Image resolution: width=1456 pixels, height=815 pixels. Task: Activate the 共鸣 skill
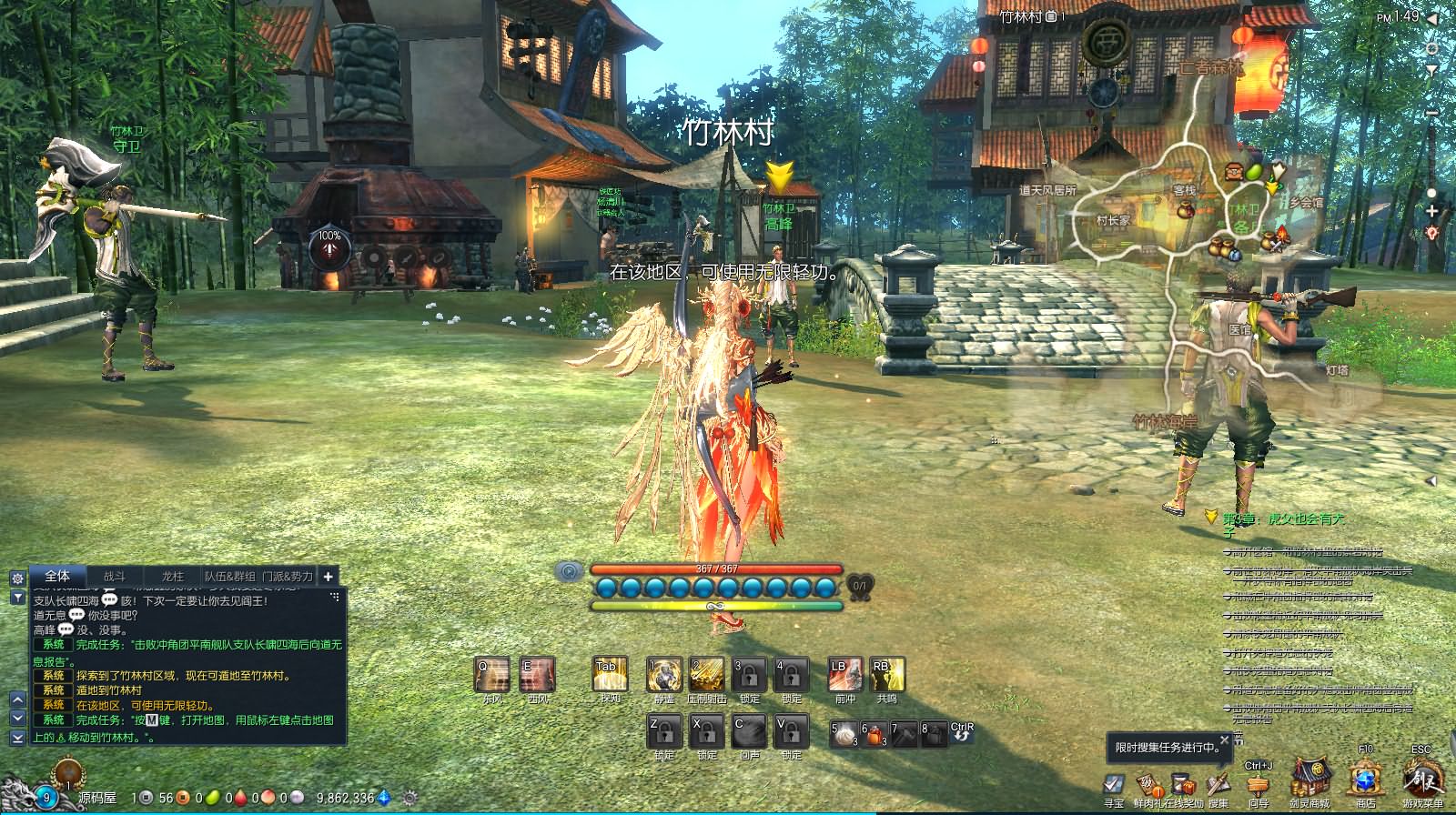pyautogui.click(x=886, y=675)
